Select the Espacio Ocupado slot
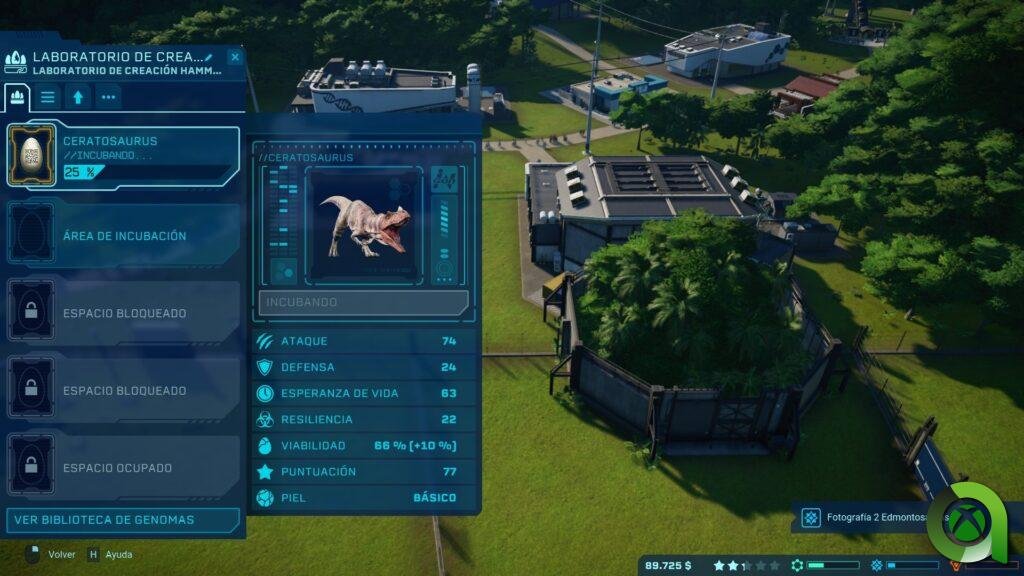This screenshot has height=576, width=1024. coord(123,467)
